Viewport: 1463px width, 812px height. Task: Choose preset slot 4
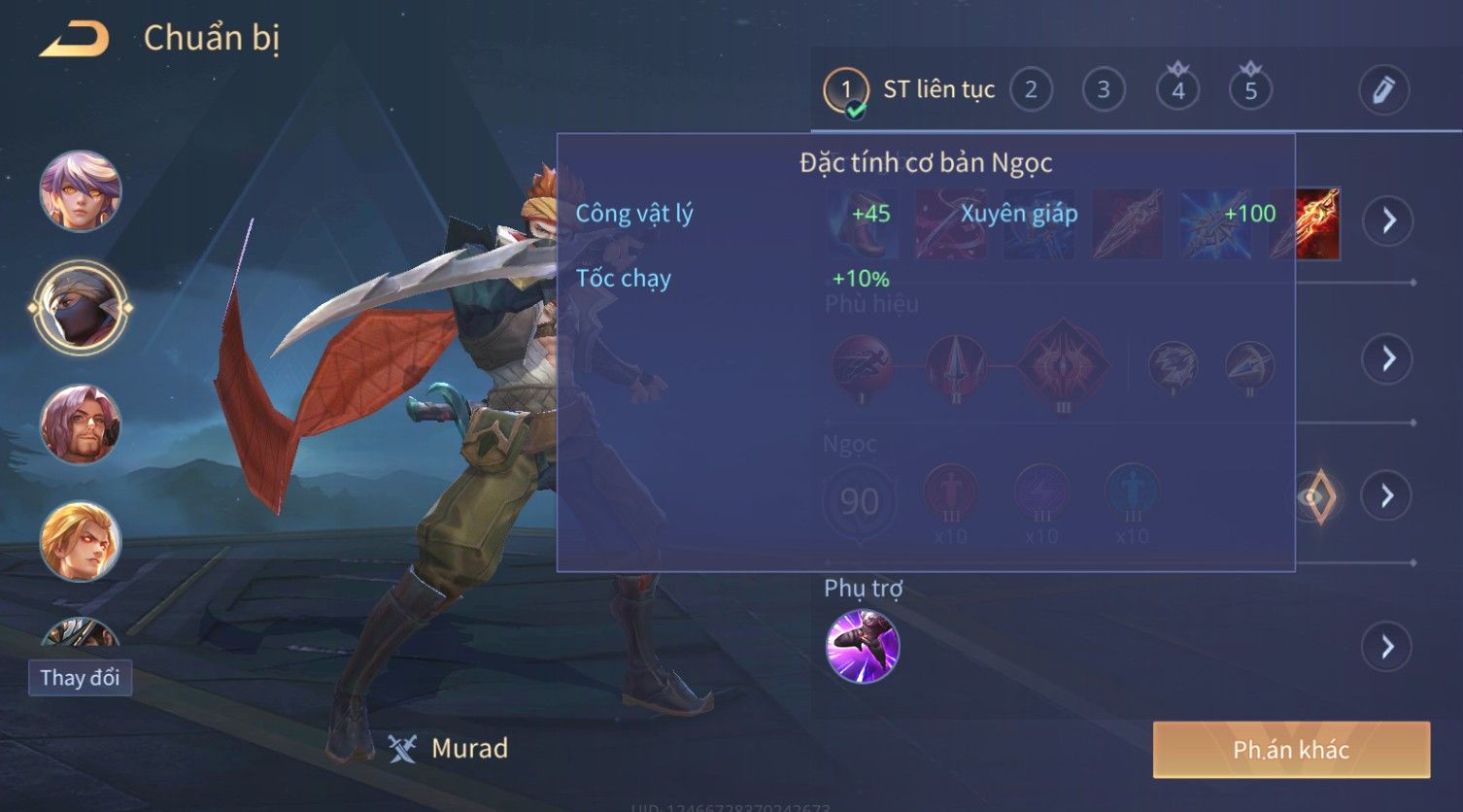(x=1177, y=90)
